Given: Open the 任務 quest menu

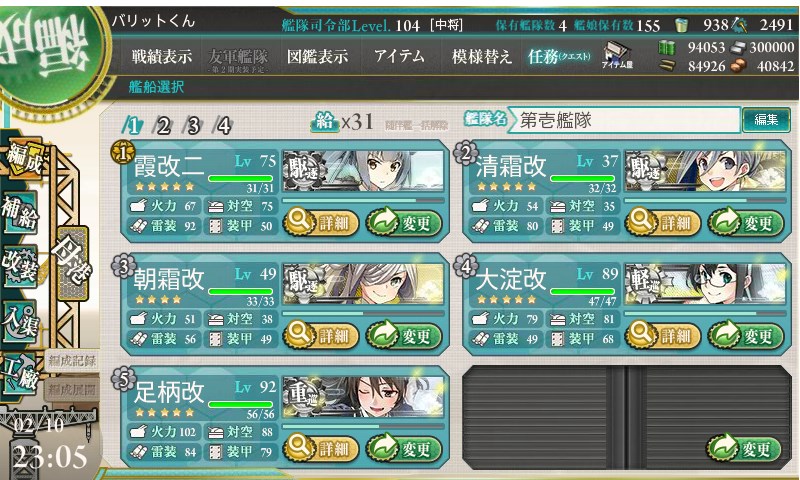Looking at the screenshot, I should 559,57.
